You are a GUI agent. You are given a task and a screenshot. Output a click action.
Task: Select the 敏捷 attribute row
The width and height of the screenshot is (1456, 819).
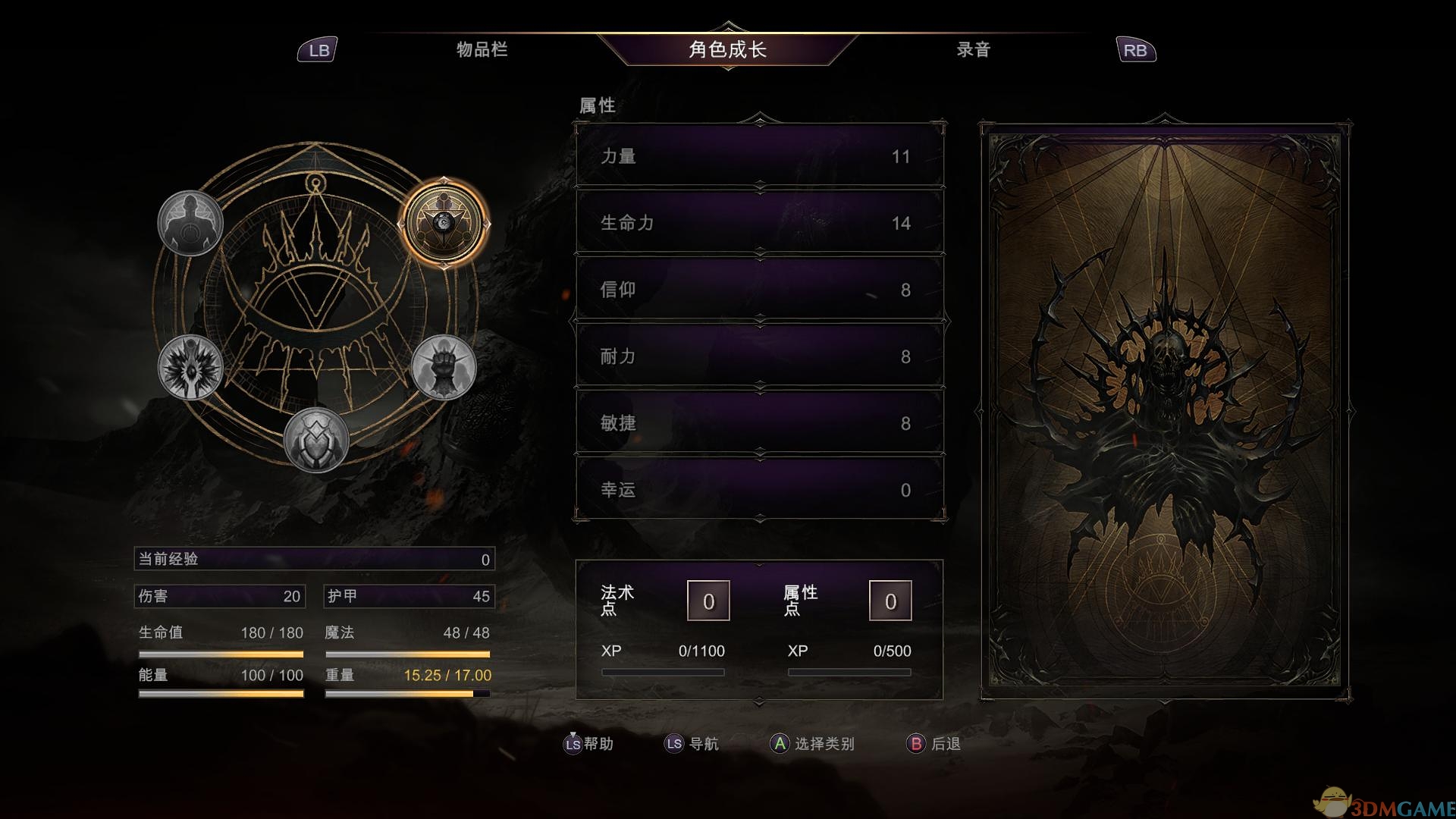click(758, 423)
